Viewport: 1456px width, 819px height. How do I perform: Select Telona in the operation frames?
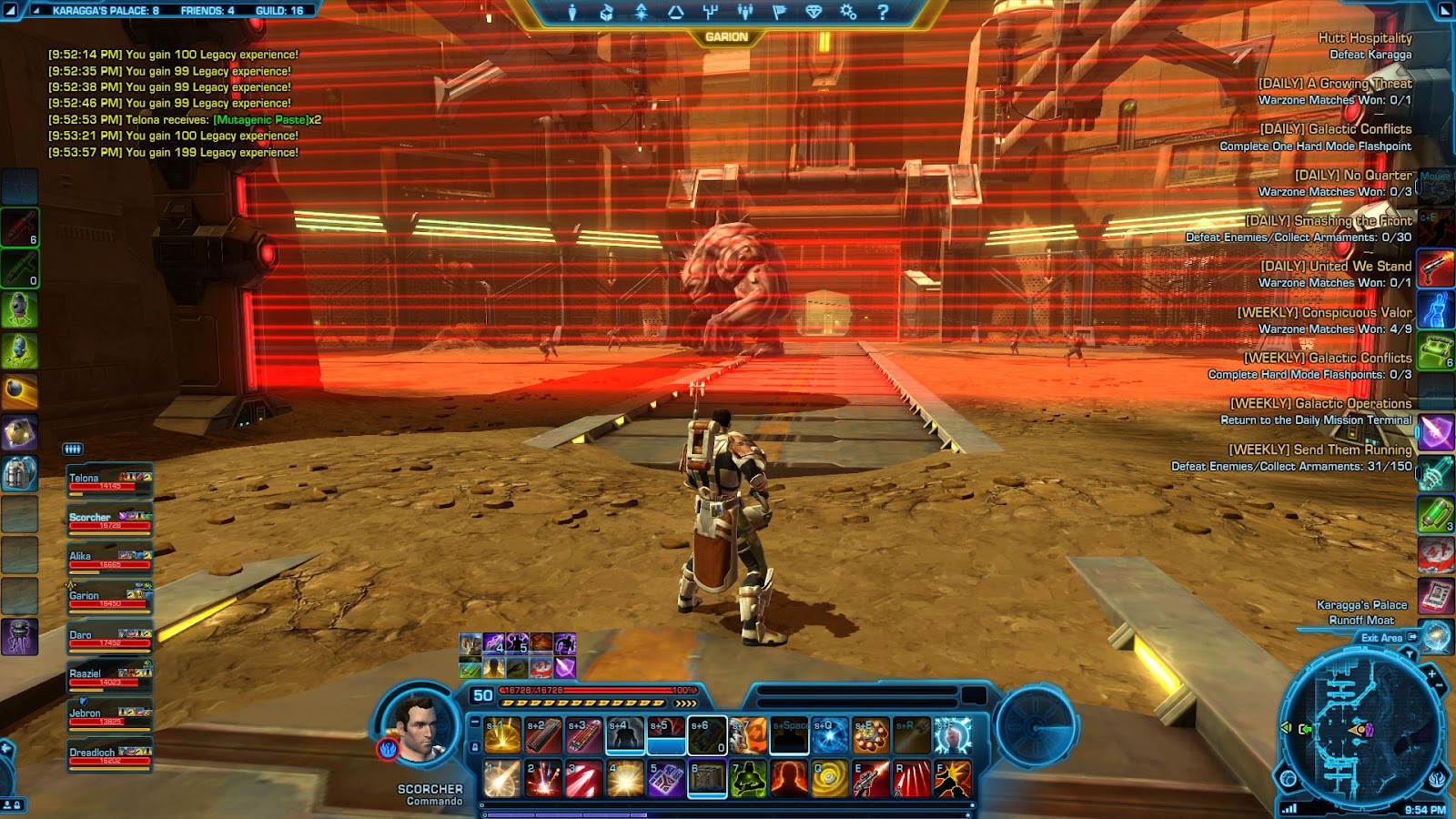109,481
